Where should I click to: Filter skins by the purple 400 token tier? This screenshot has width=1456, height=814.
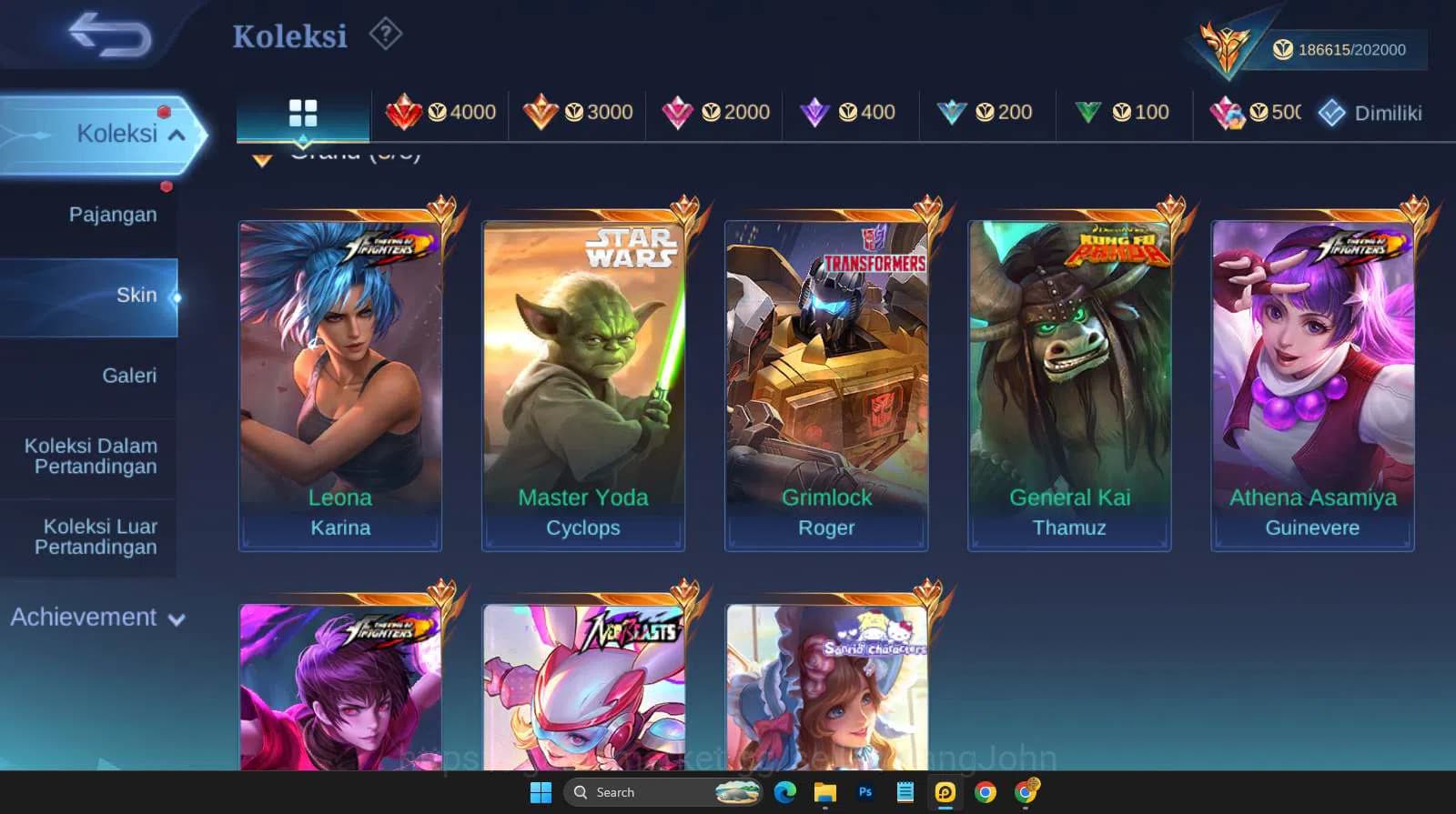coord(848,113)
